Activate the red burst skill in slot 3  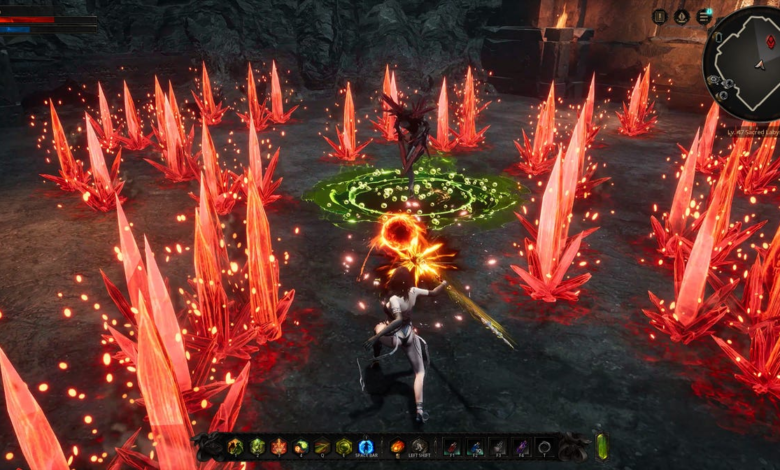click(279, 447)
